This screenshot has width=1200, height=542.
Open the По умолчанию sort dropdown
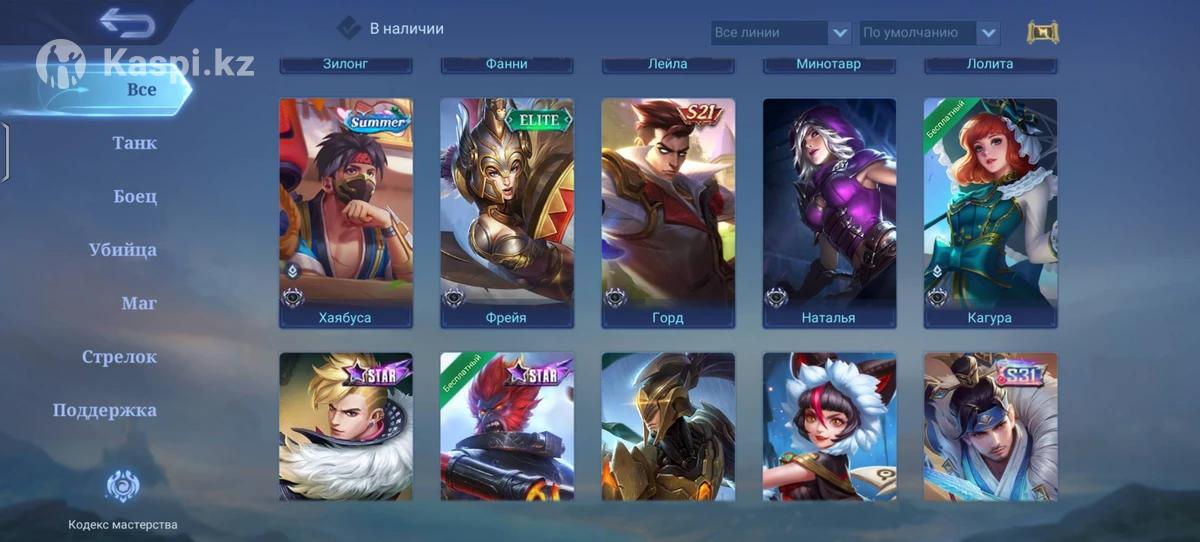pyautogui.click(x=929, y=33)
